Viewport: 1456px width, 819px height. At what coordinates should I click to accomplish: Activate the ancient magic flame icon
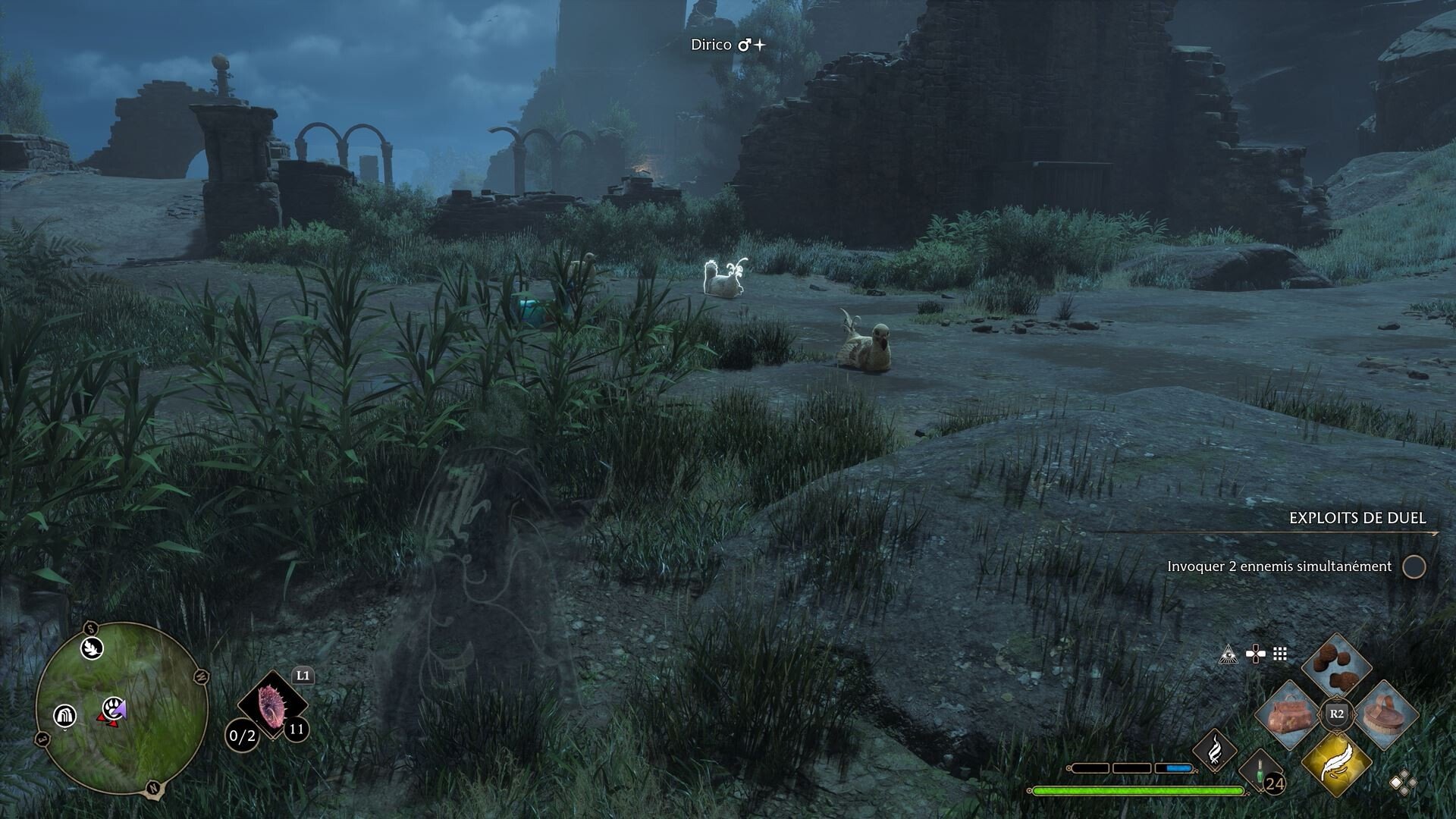(x=1215, y=750)
